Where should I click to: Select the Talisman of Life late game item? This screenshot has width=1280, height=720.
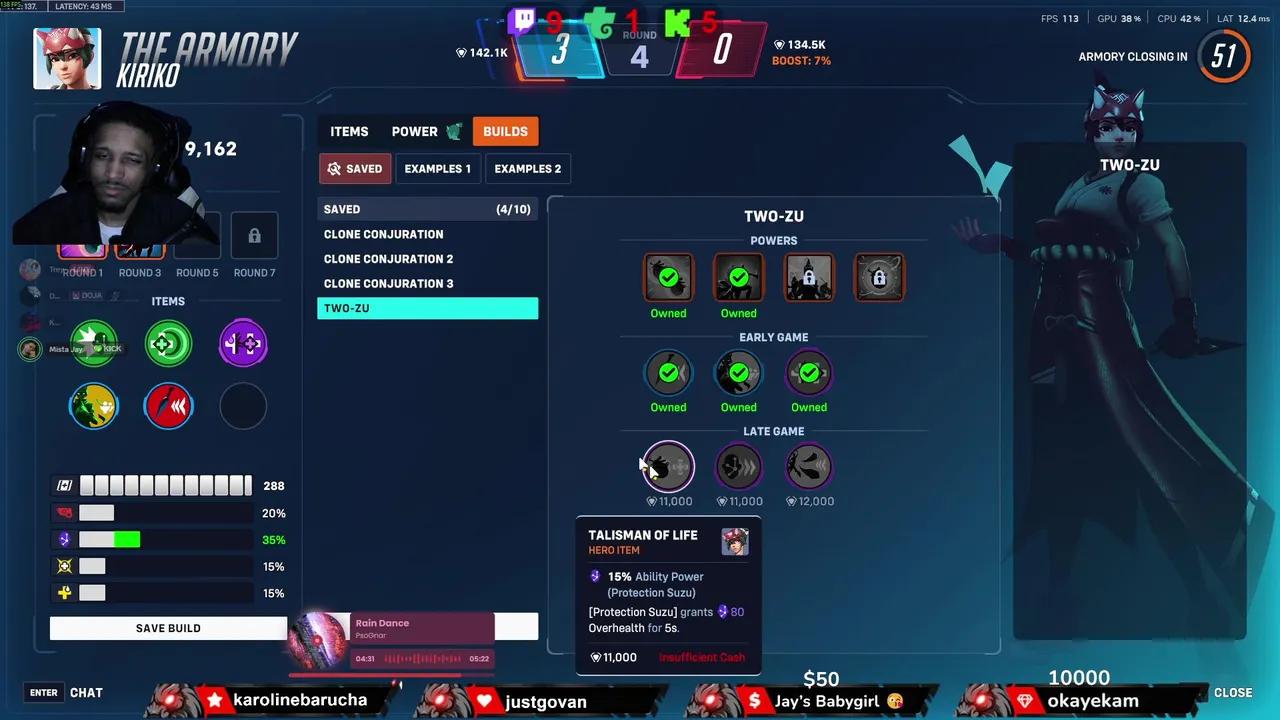[x=668, y=467]
